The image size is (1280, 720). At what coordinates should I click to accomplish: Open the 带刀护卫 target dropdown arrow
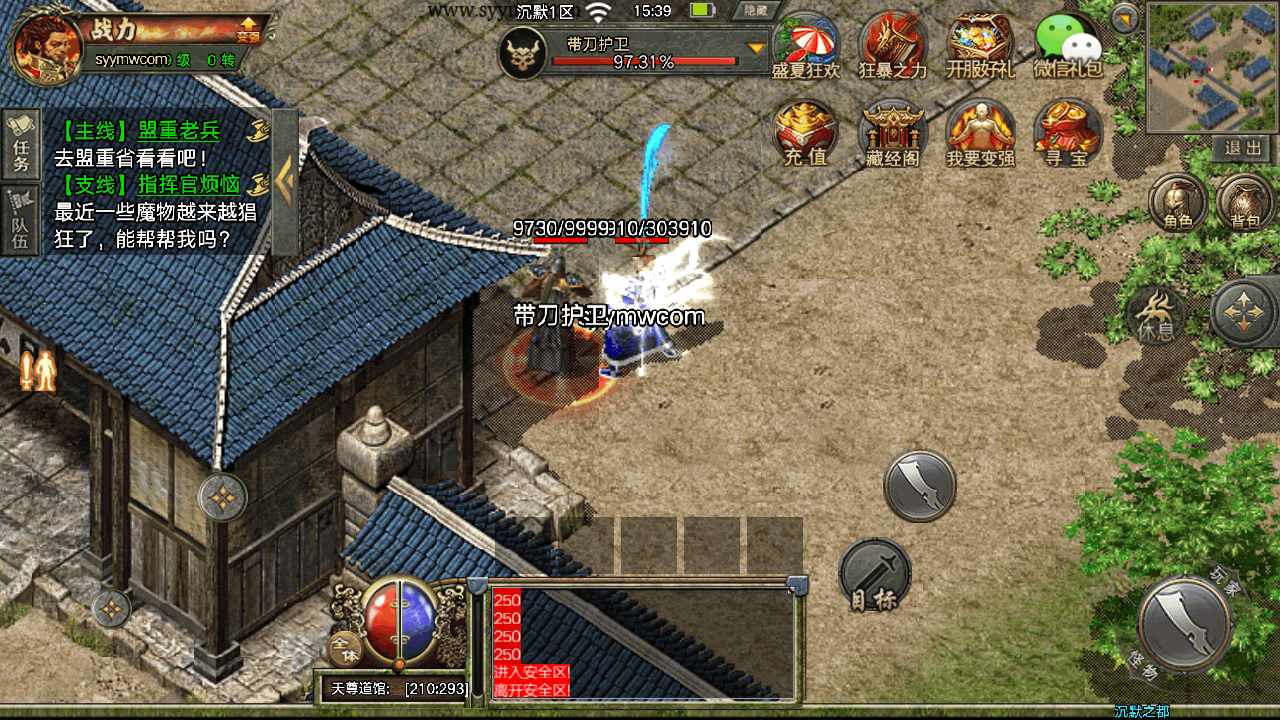pos(757,47)
